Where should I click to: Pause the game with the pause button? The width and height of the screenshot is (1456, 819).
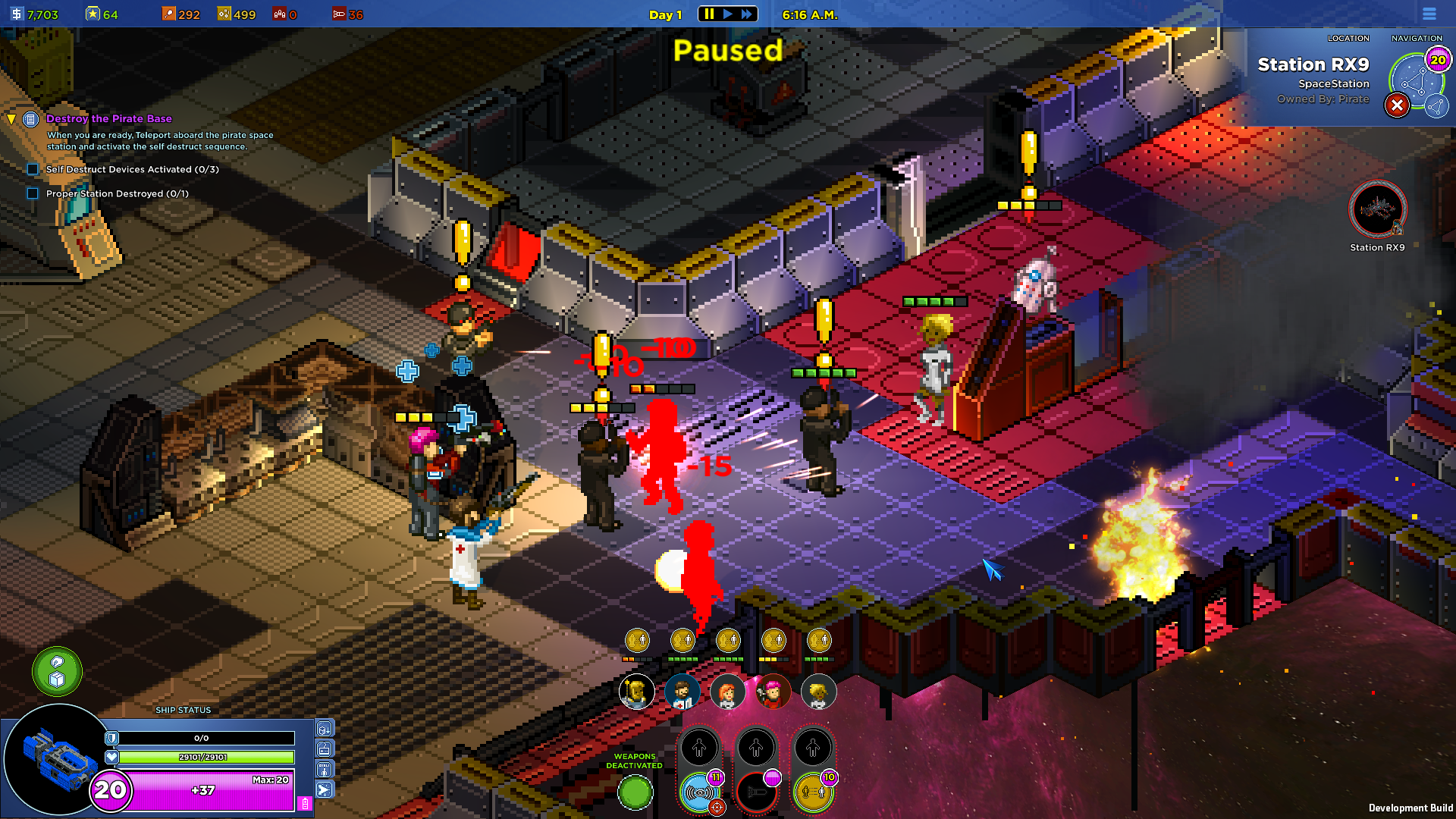[709, 14]
